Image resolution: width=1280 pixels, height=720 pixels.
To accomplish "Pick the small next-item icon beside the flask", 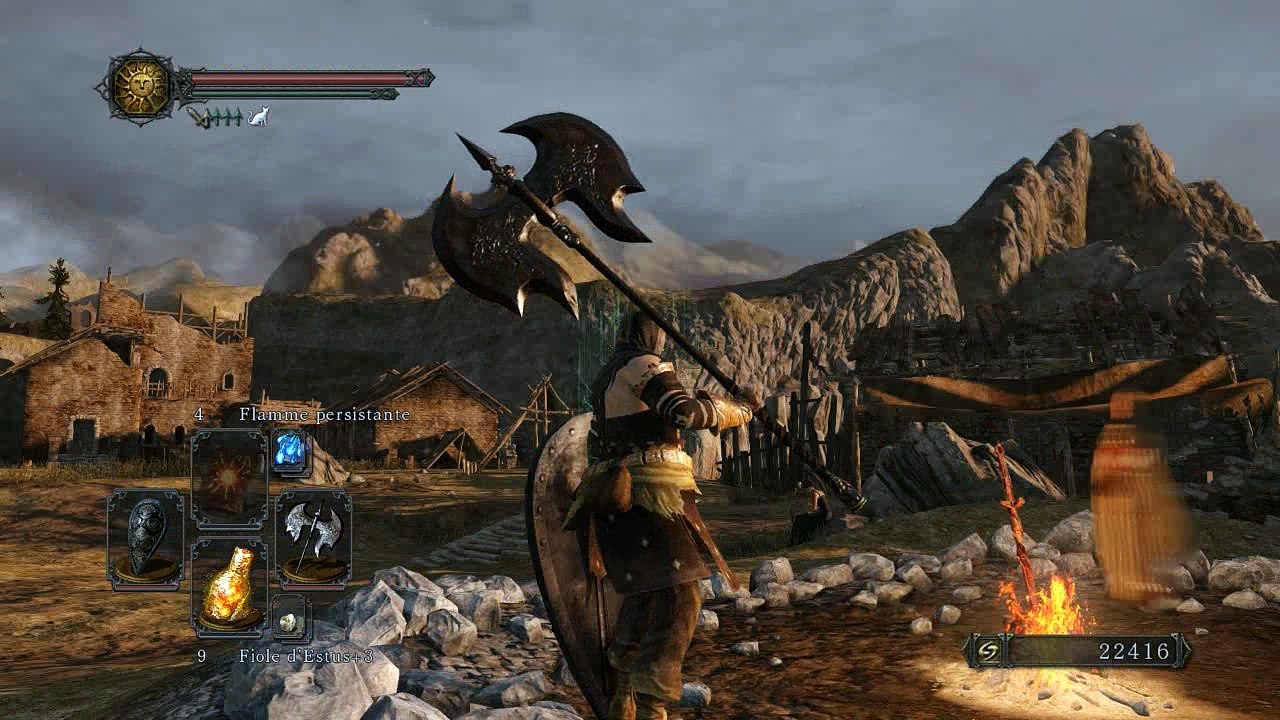I will pyautogui.click(x=291, y=621).
